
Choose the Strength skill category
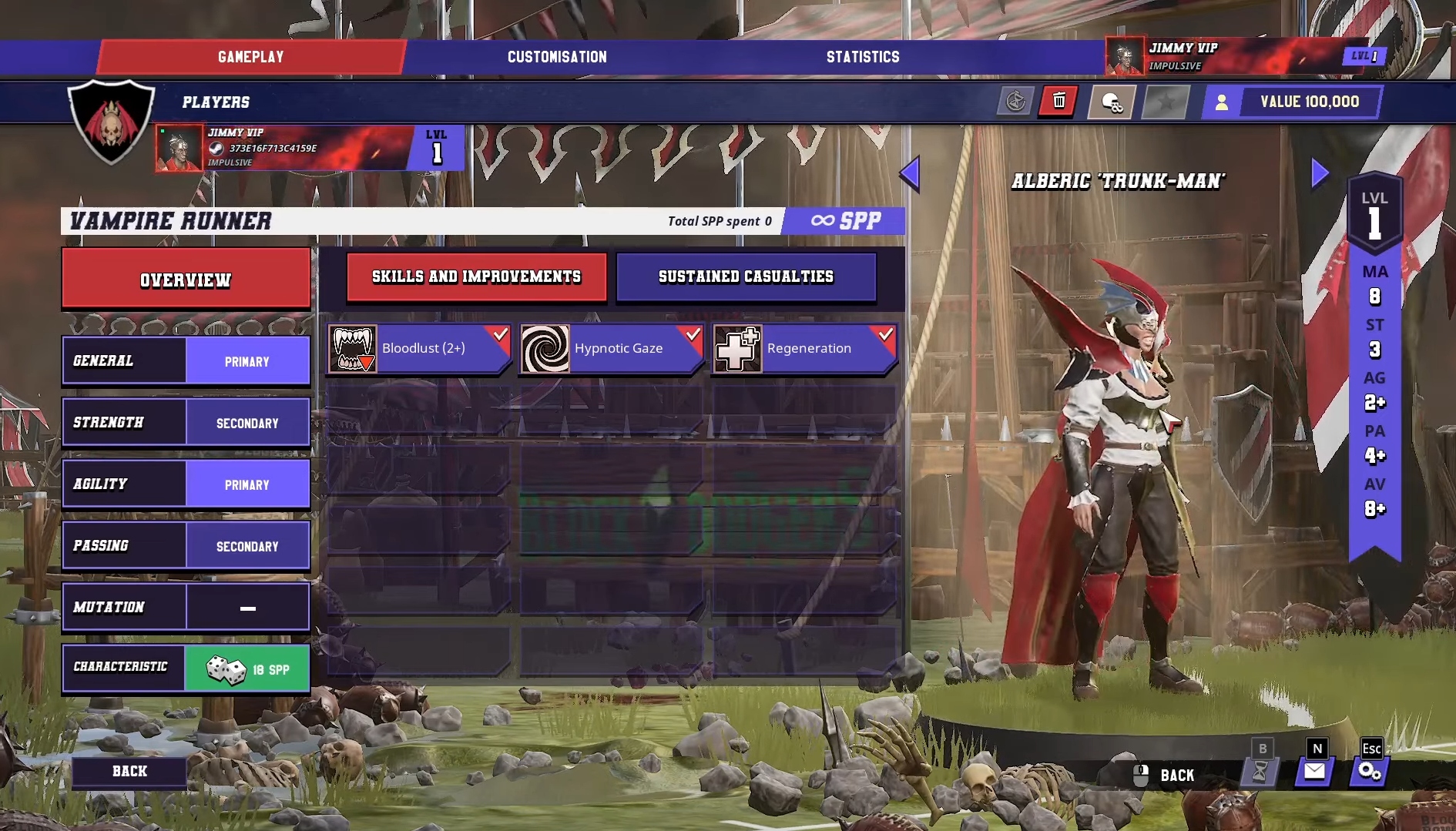(x=186, y=423)
